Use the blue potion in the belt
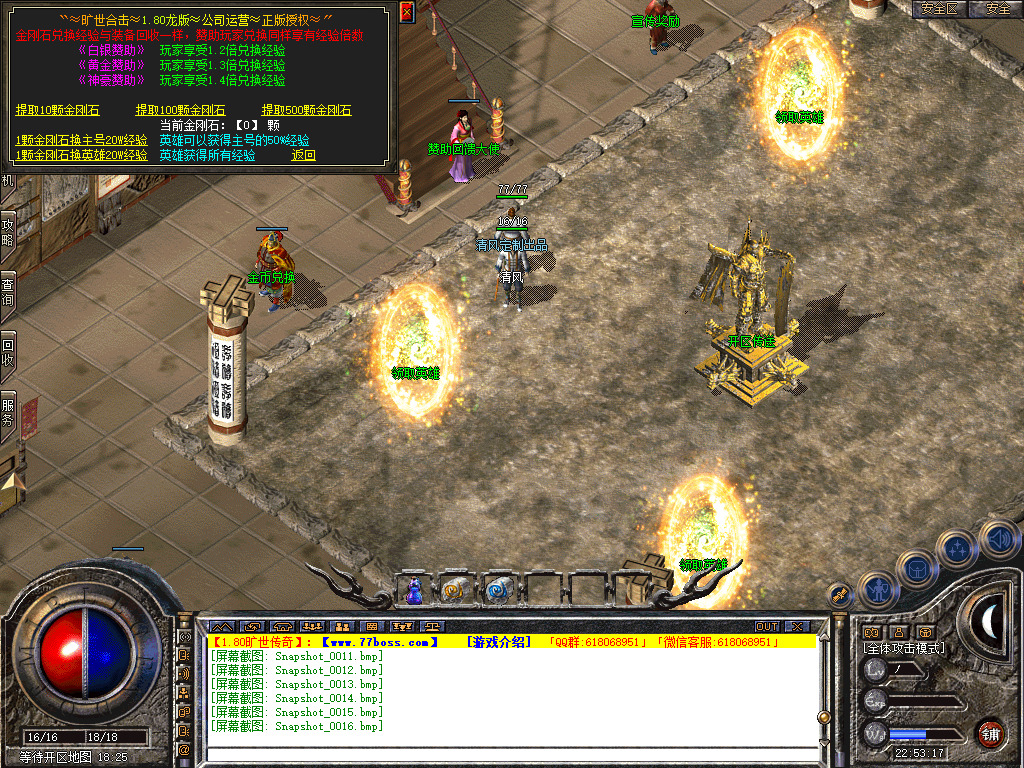Screen dimensions: 1024x768 pos(413,592)
